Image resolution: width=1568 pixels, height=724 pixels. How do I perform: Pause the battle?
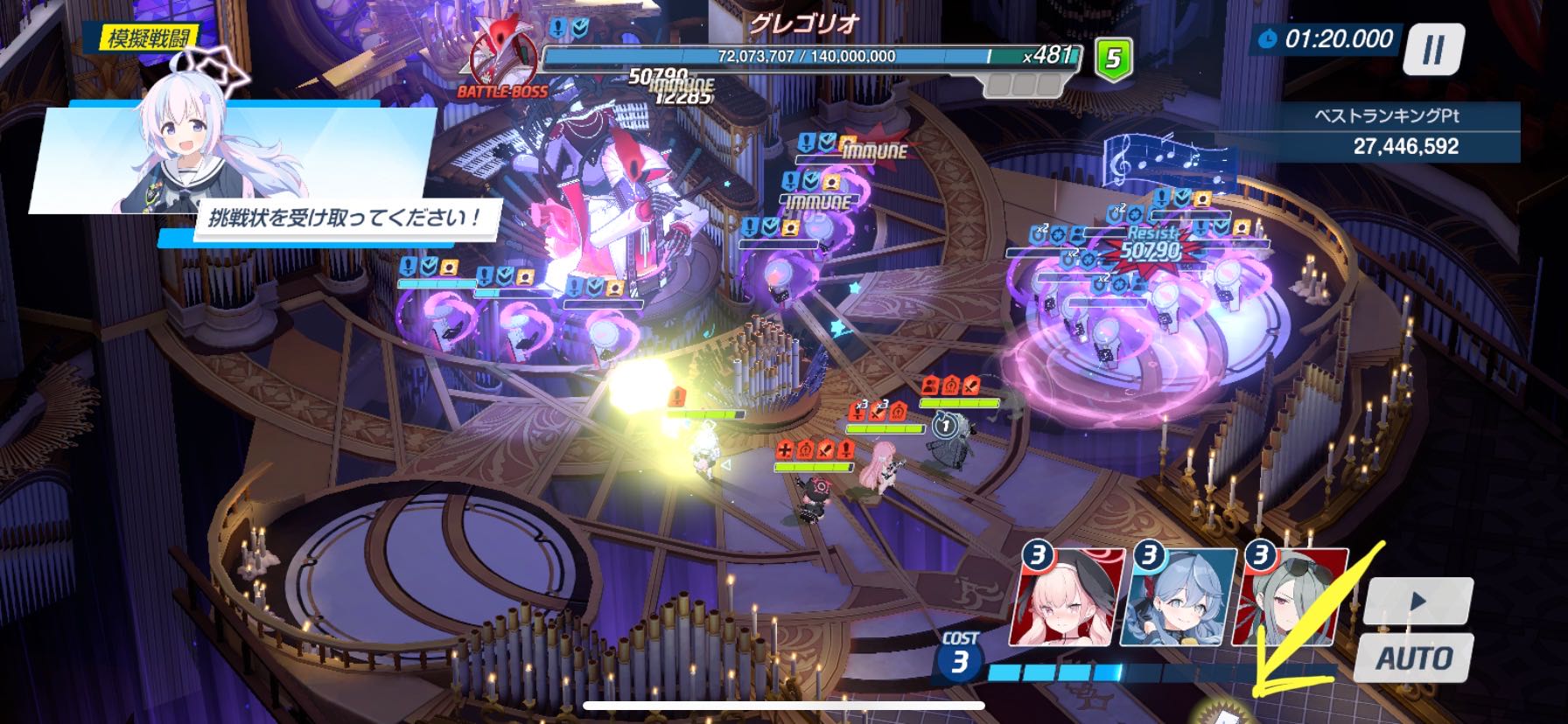click(1433, 49)
